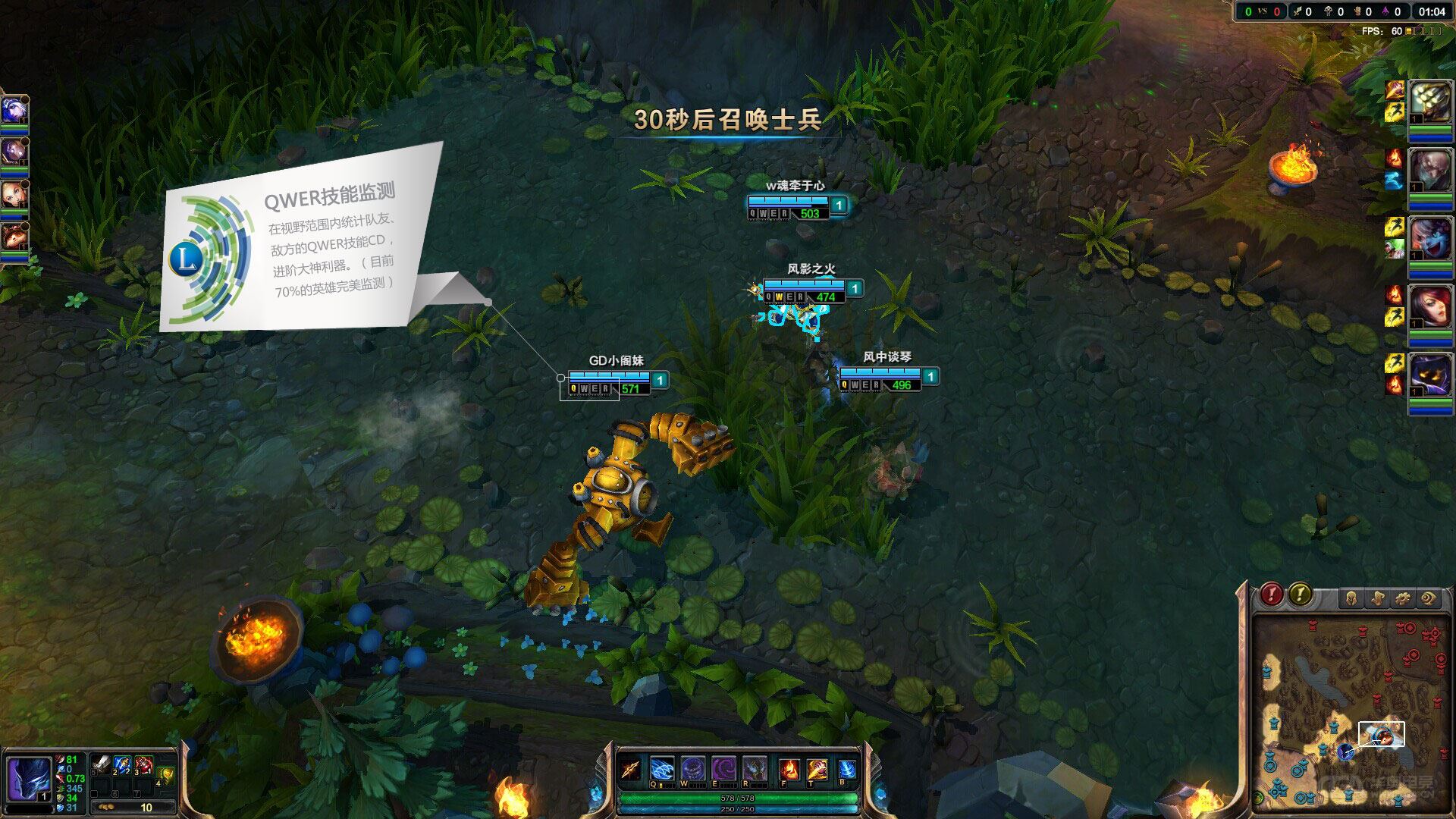Viewport: 1456px width, 819px height.
Task: Use the blue mana potion item
Action: point(122,765)
